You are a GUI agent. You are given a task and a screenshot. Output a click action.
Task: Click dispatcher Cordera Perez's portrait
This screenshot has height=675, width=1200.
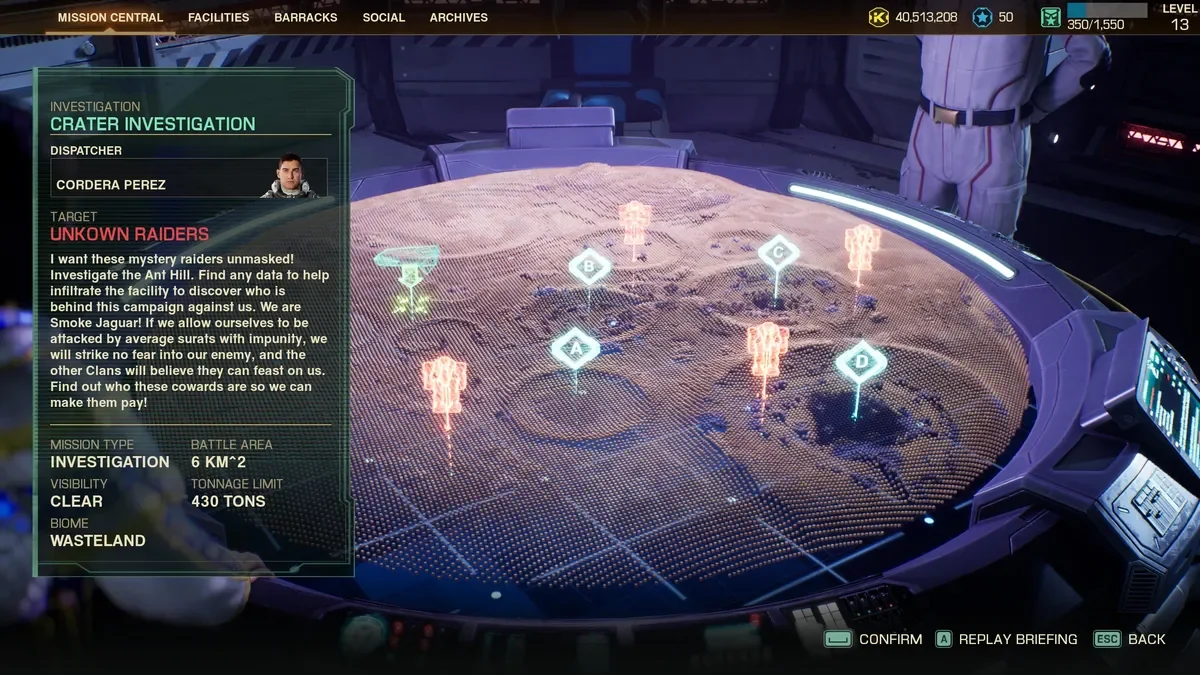coord(289,177)
